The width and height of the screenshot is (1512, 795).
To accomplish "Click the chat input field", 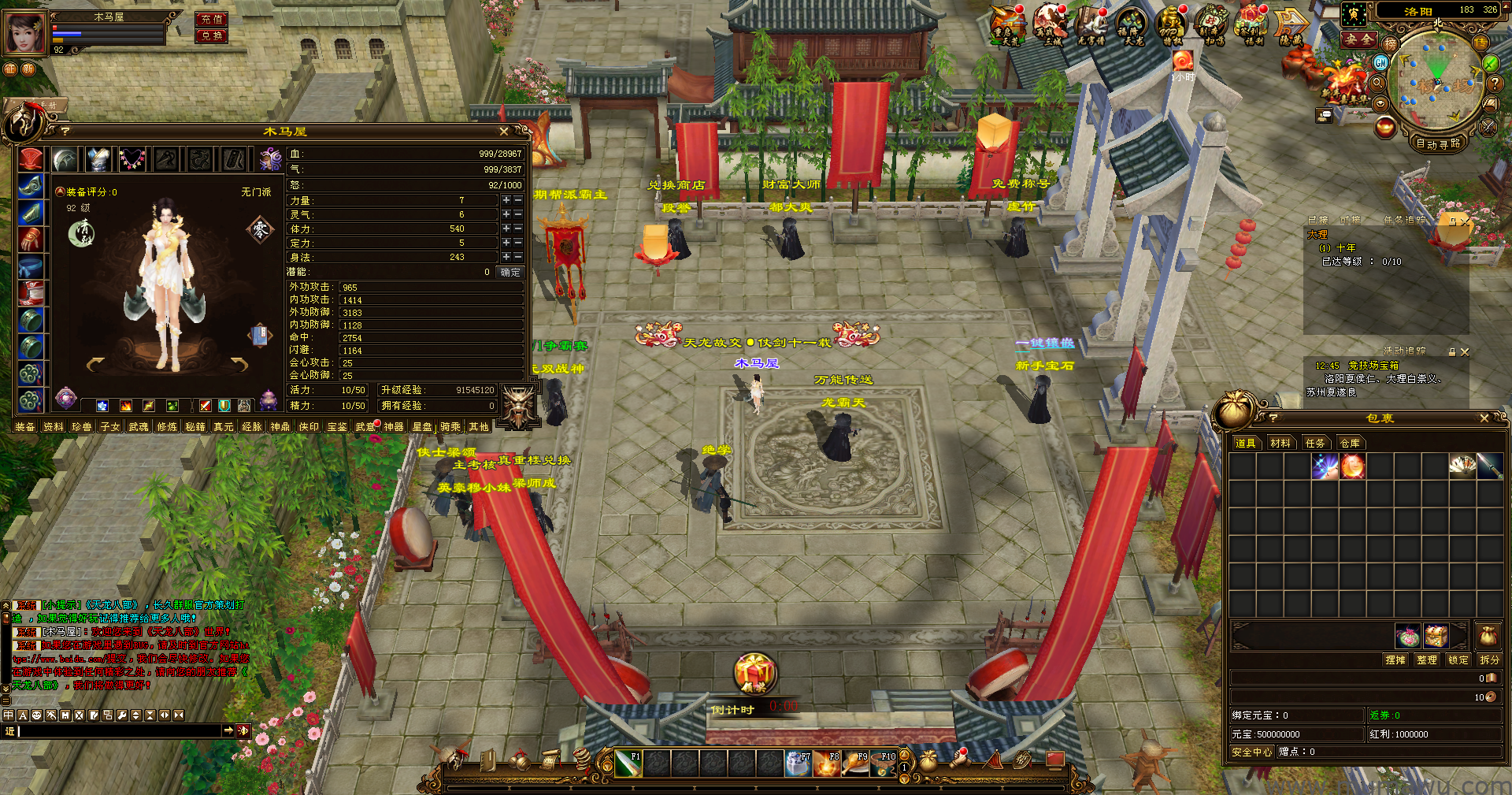I will point(118,731).
